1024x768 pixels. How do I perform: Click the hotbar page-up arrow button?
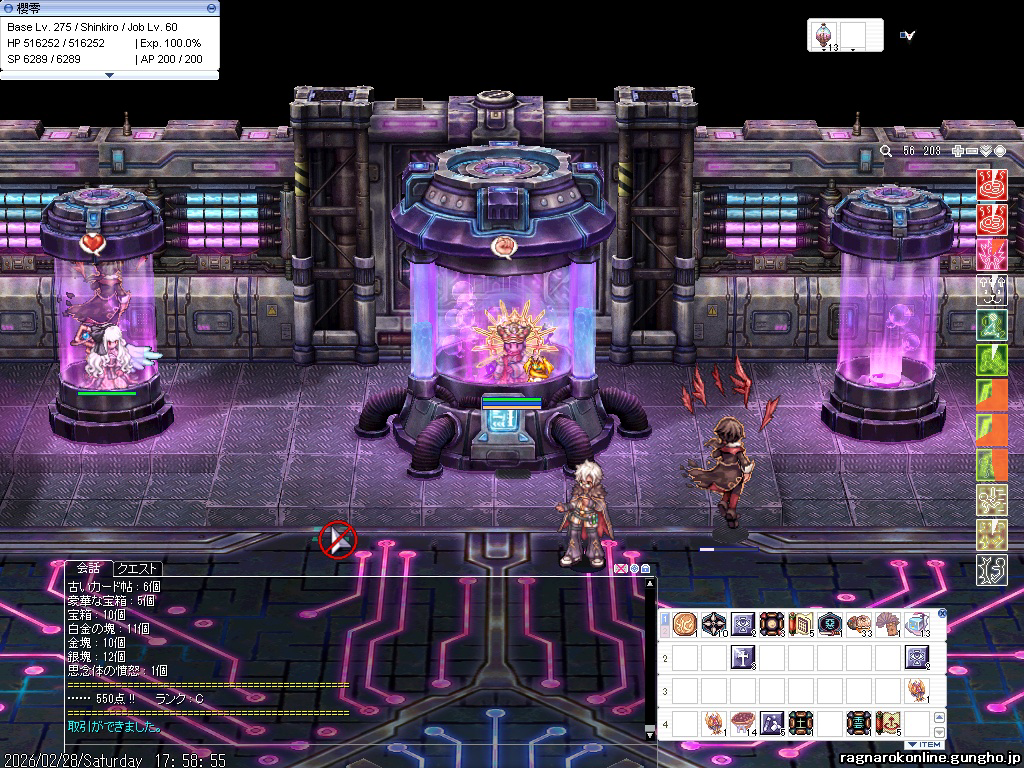tap(939, 717)
